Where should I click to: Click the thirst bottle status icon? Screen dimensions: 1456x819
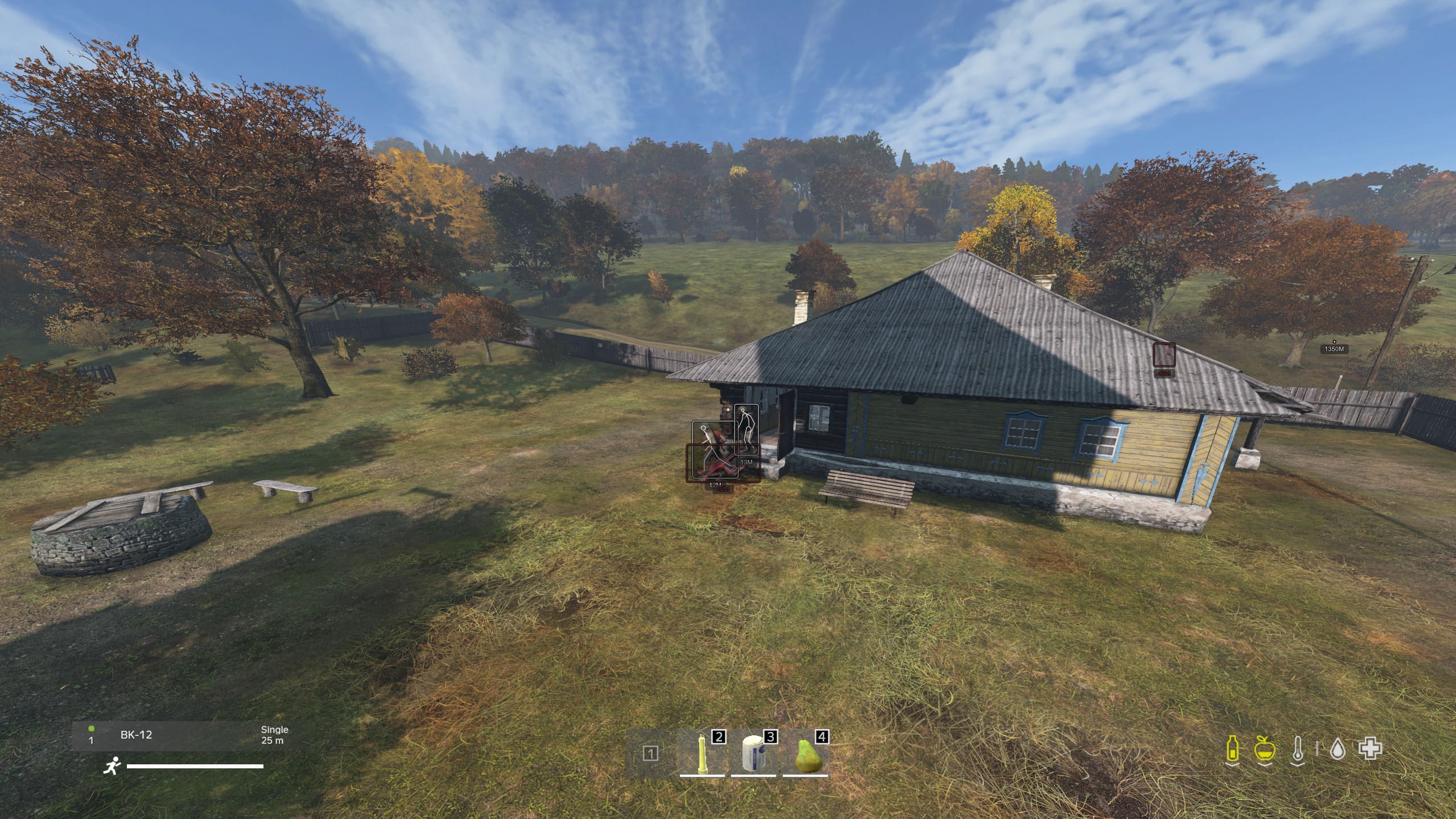pyautogui.click(x=1231, y=748)
